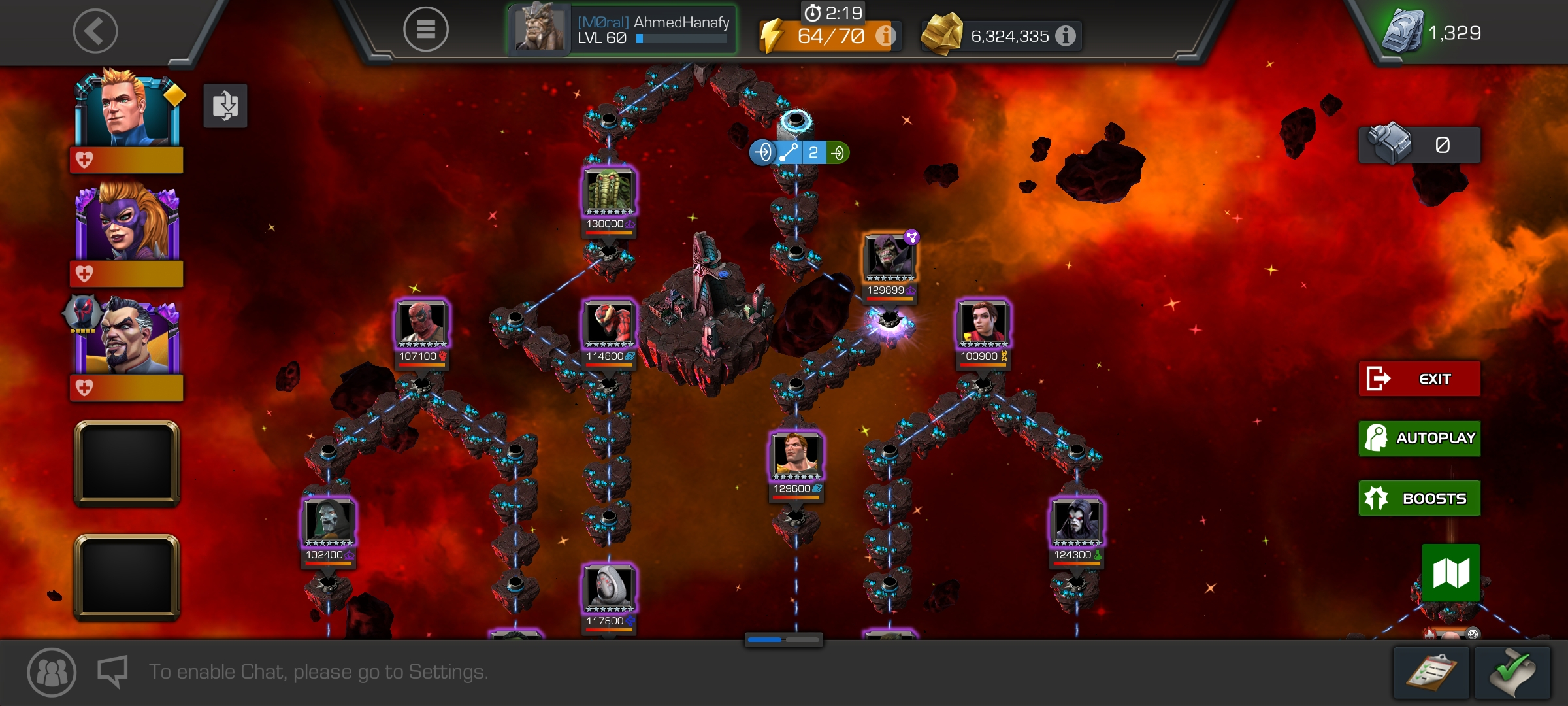
Task: View AhmedHanafy's player profile
Action: click(x=622, y=30)
